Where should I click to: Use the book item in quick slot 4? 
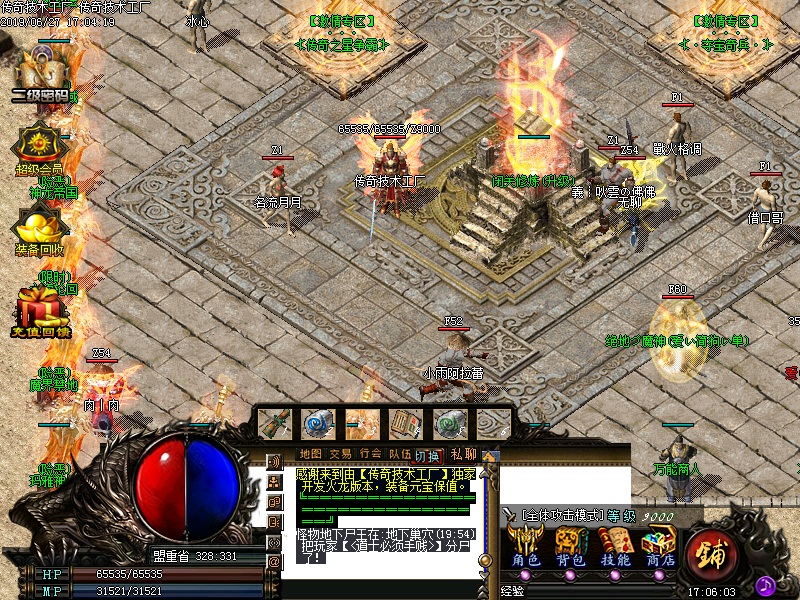point(406,424)
